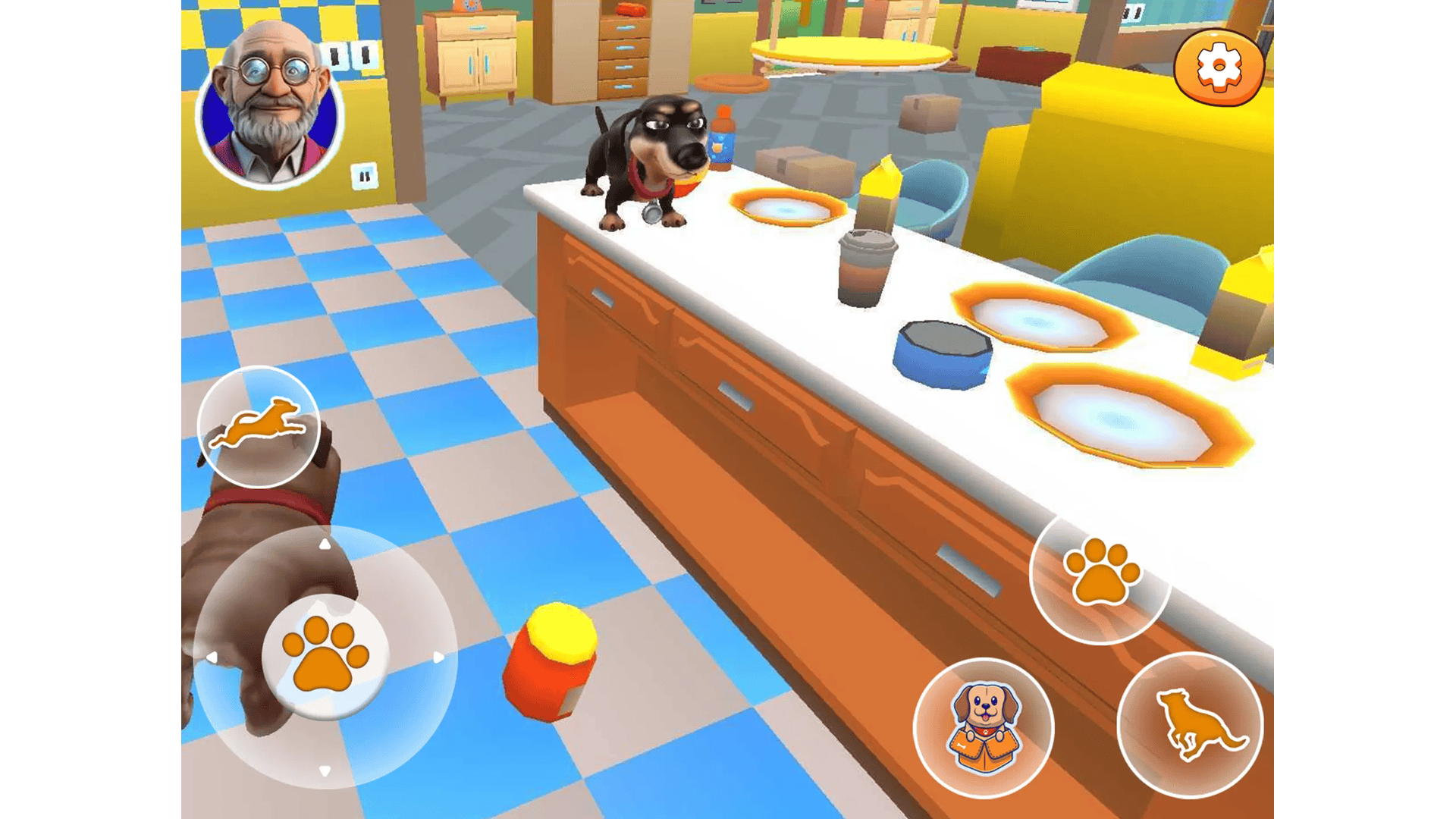Tap the sauce bottle beside the dachshund
1456x819 pixels.
tap(720, 136)
